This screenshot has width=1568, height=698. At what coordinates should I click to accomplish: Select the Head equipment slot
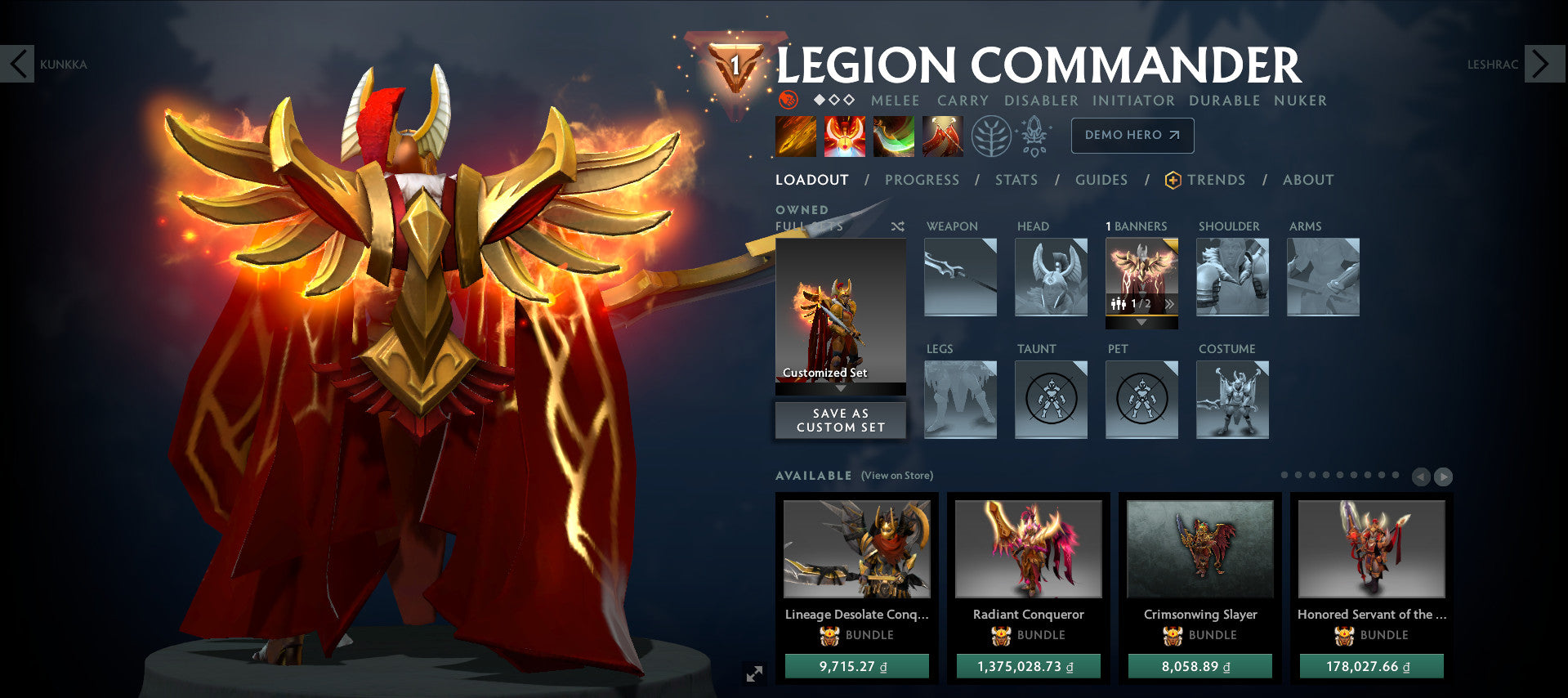(x=1050, y=278)
